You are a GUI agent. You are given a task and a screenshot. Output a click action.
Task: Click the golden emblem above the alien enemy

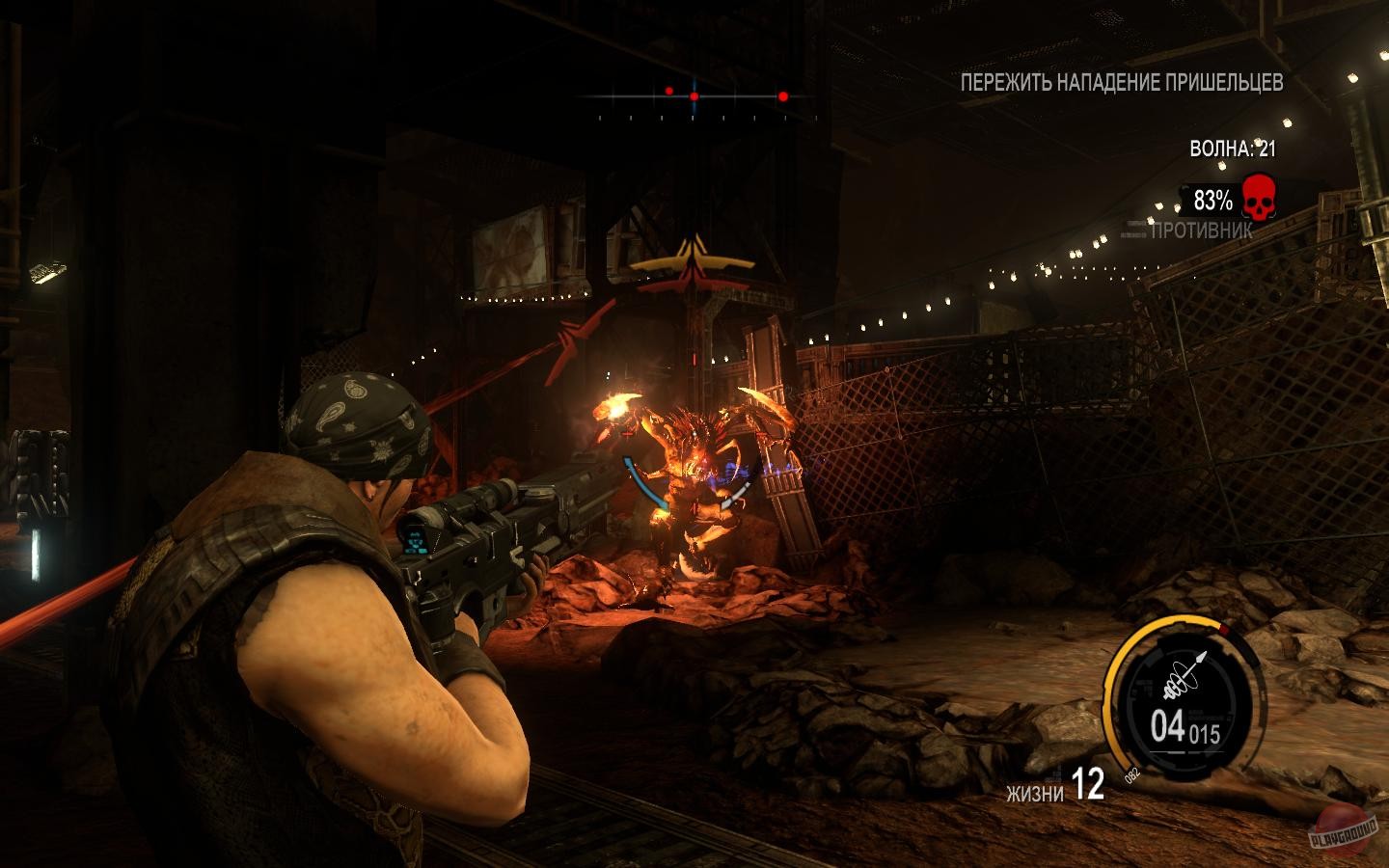[x=691, y=258]
